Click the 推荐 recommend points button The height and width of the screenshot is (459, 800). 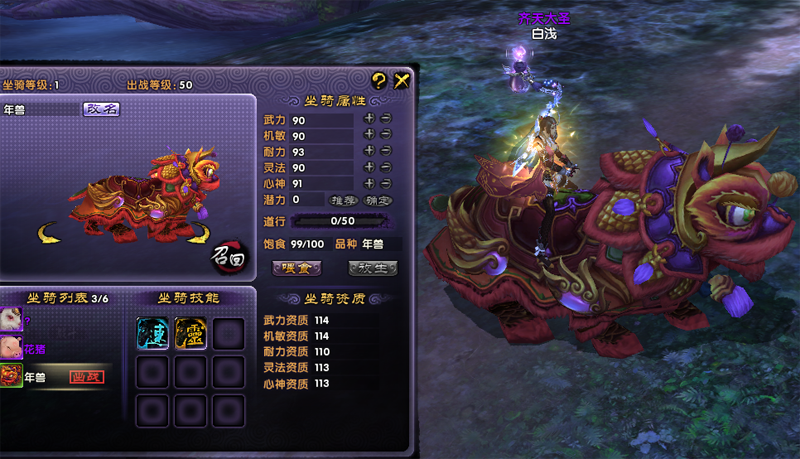[344, 200]
